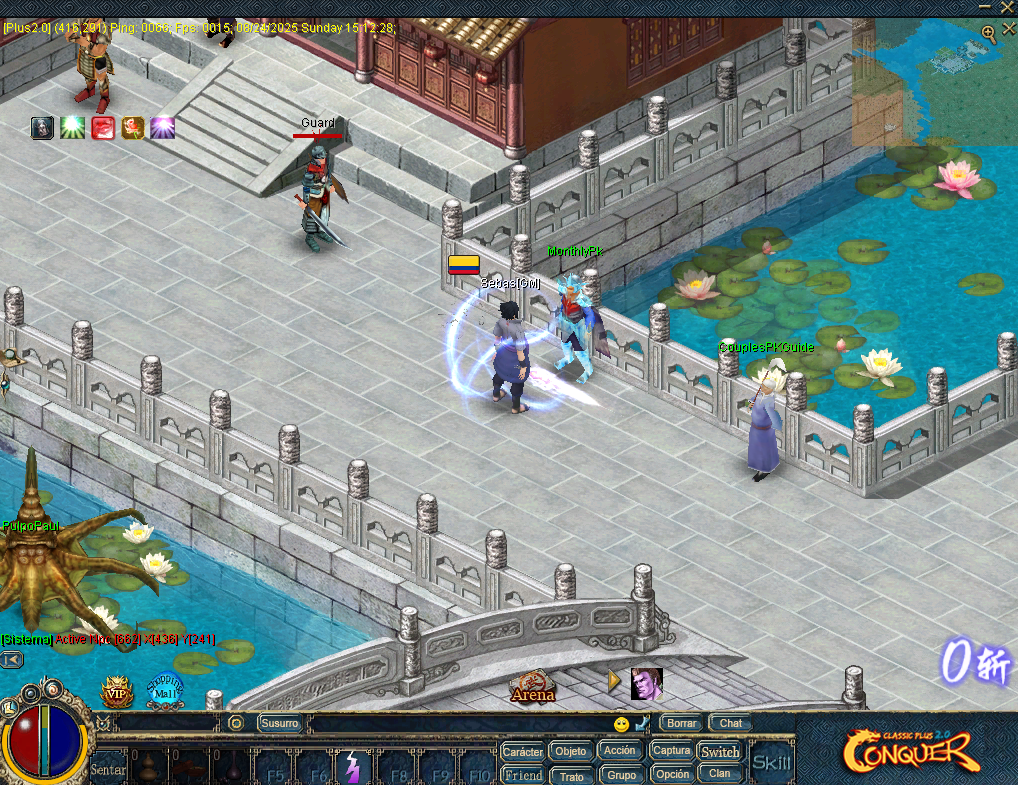Viewport: 1018px width, 785px height.
Task: Click the Acción button
Action: click(x=620, y=750)
